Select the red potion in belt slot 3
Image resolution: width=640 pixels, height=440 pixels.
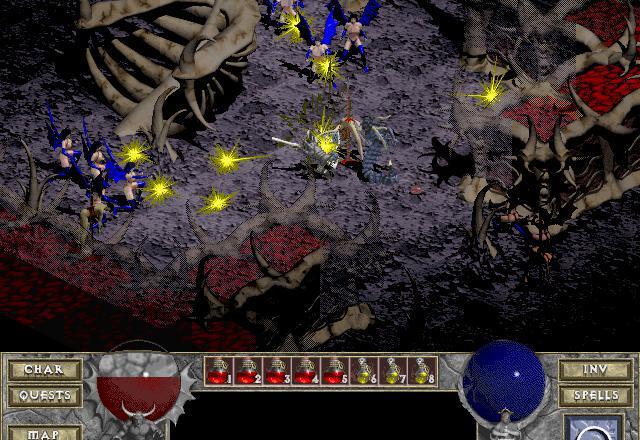(277, 372)
